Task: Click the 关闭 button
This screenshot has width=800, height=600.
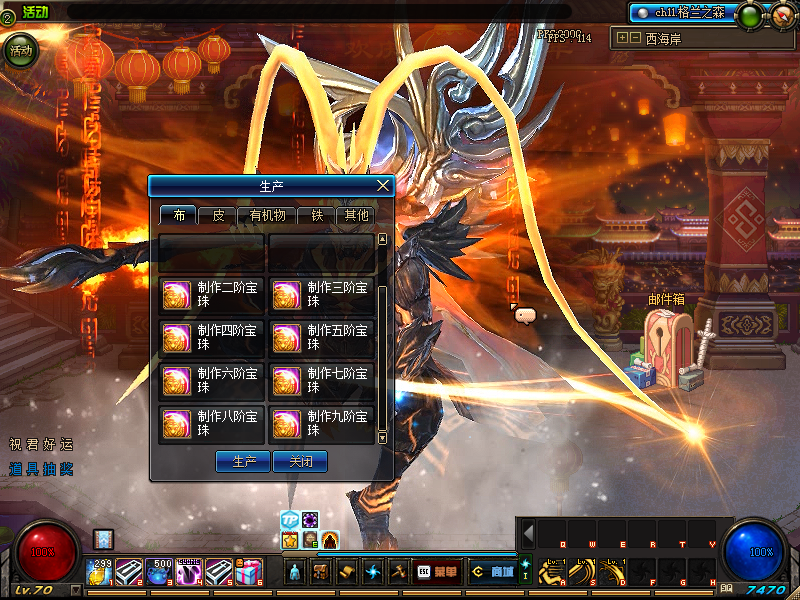Action: (x=301, y=462)
